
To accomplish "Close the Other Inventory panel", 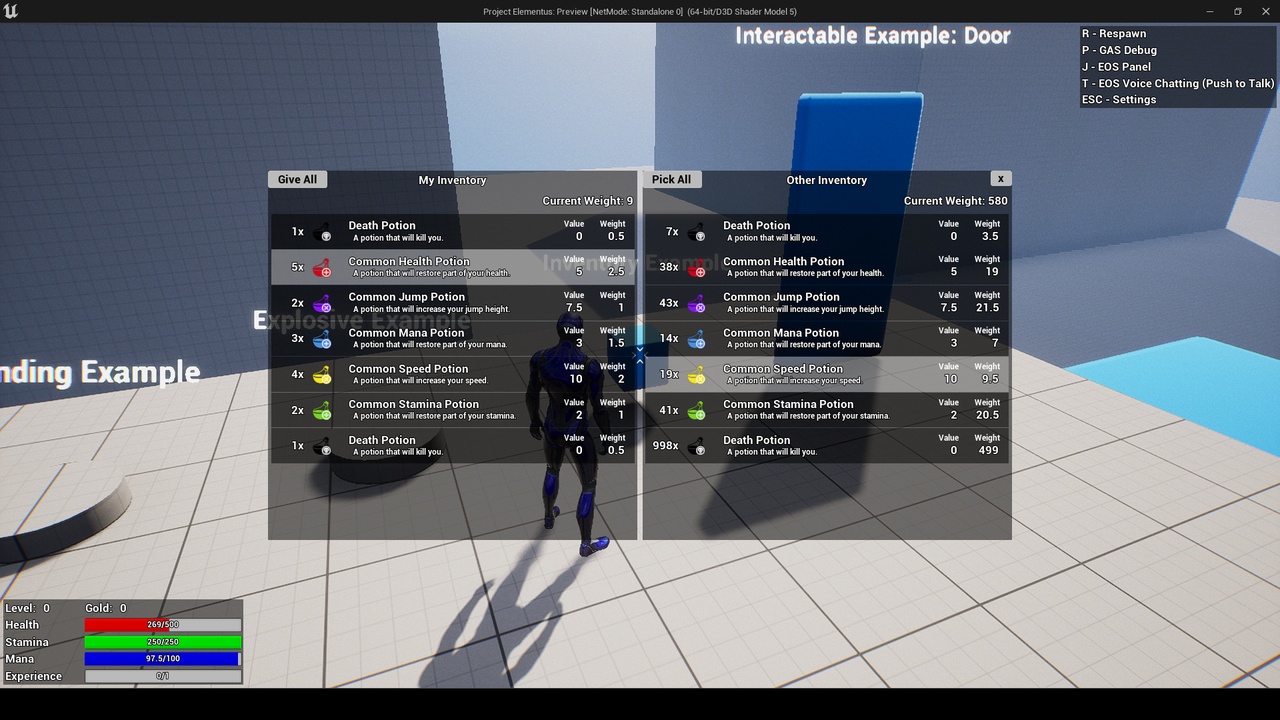I will pos(1001,177).
